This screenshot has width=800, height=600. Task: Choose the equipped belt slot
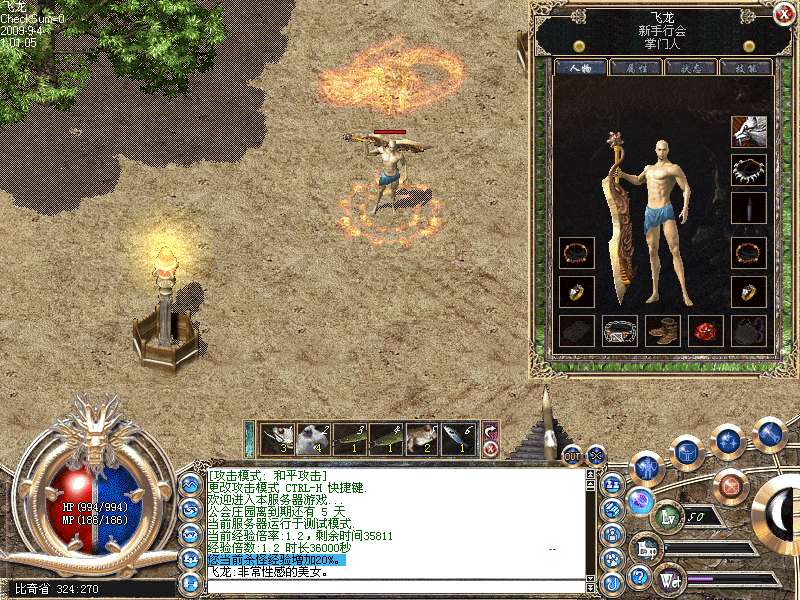tap(619, 331)
